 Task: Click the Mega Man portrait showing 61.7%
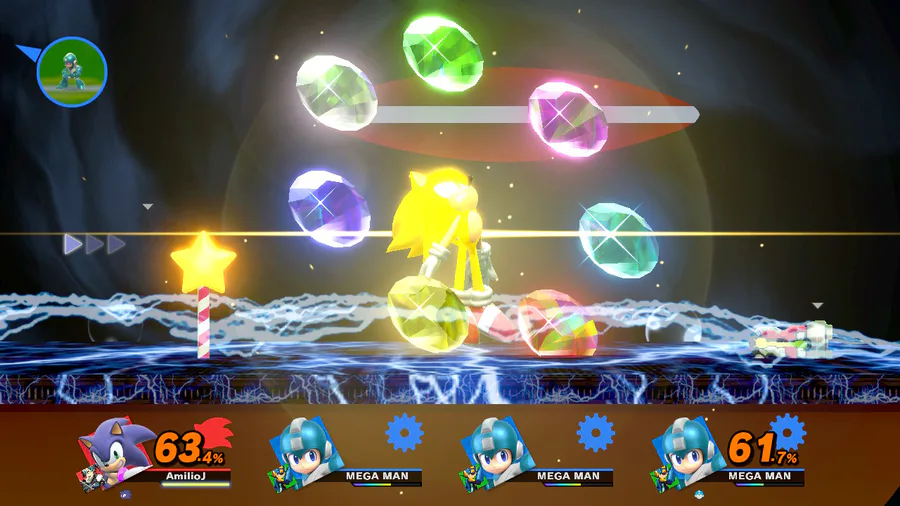[x=687, y=450]
